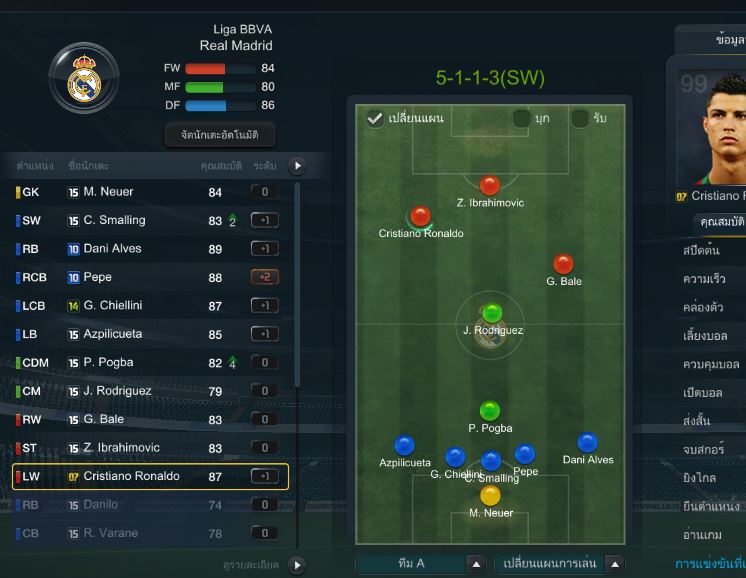The image size is (746, 578).
Task: Select M. Neuer's yellow goalkeeper marker
Action: [x=490, y=495]
